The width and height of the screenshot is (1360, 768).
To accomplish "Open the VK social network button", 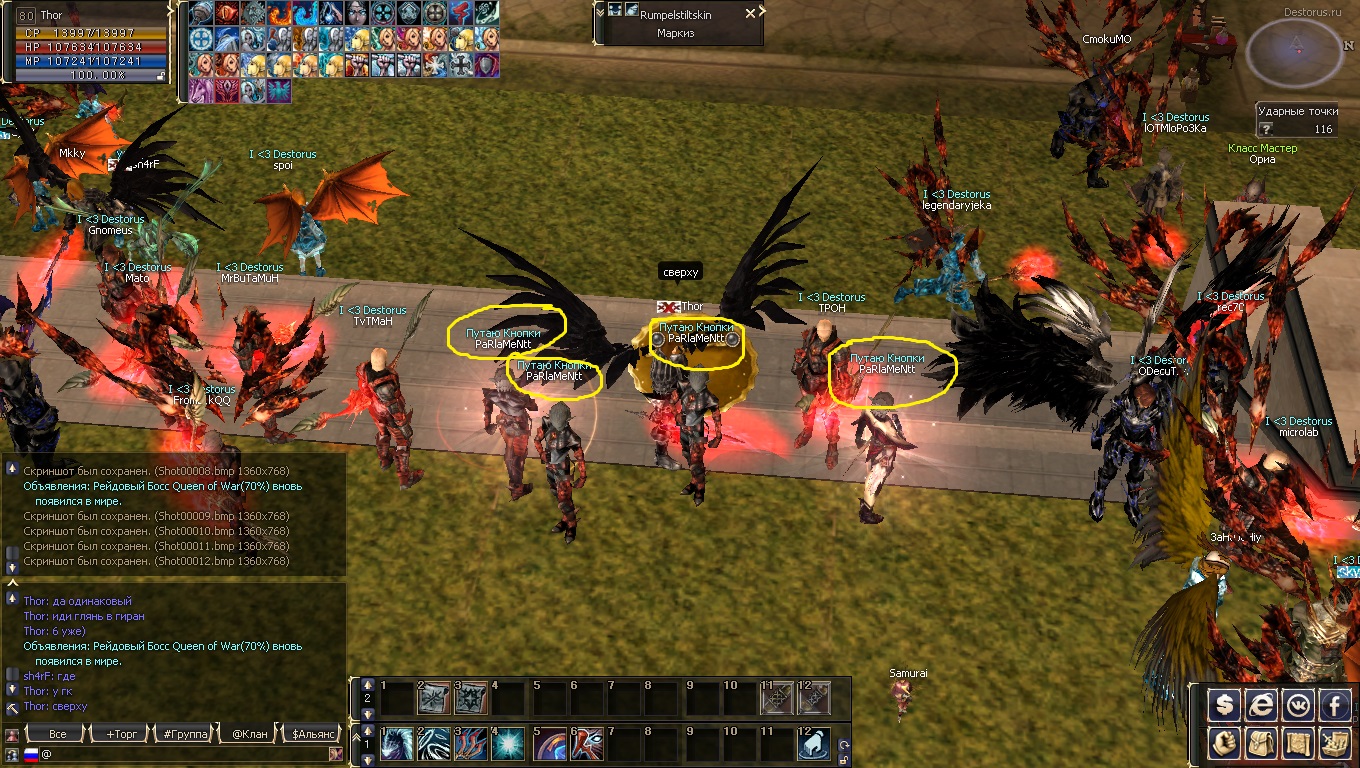I will pyautogui.click(x=1298, y=706).
